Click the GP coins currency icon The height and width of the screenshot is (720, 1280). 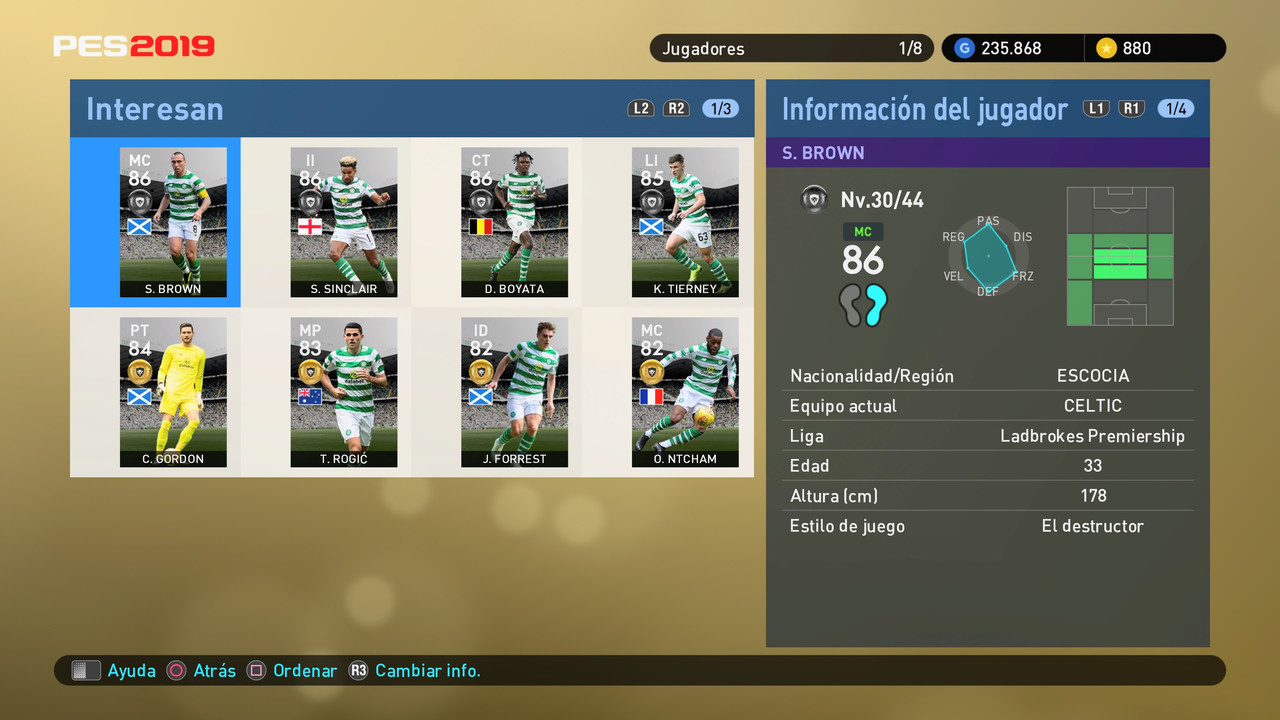(x=963, y=47)
